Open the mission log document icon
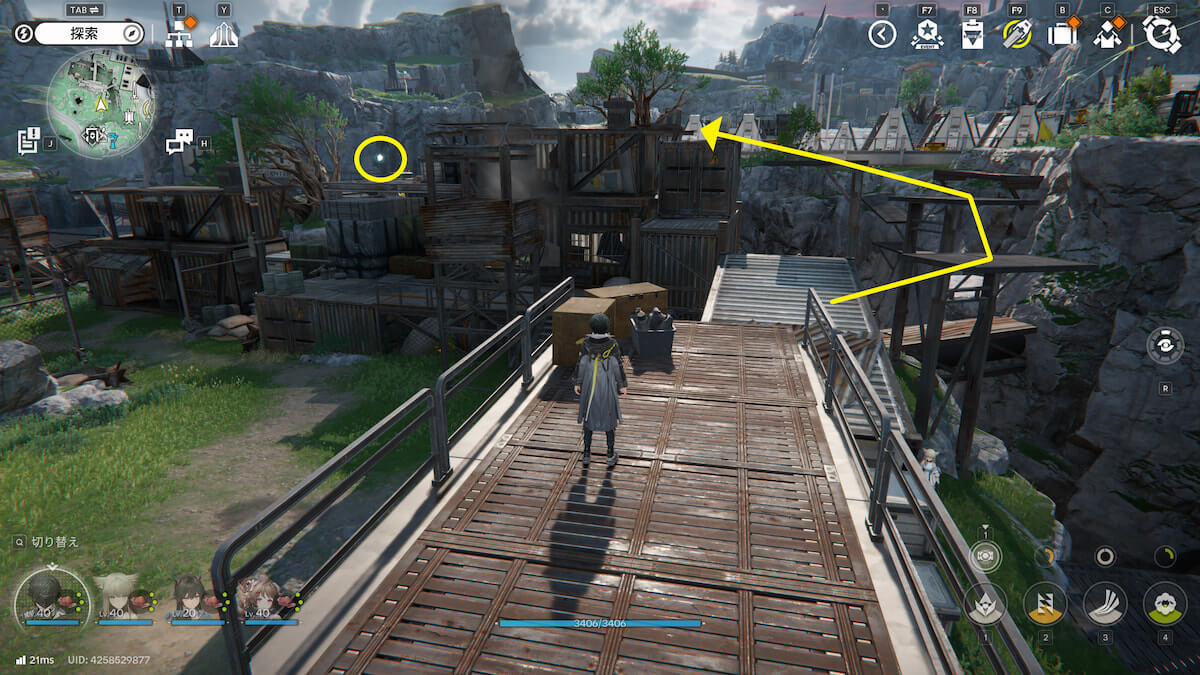Viewport: 1200px width, 675px height. point(28,141)
